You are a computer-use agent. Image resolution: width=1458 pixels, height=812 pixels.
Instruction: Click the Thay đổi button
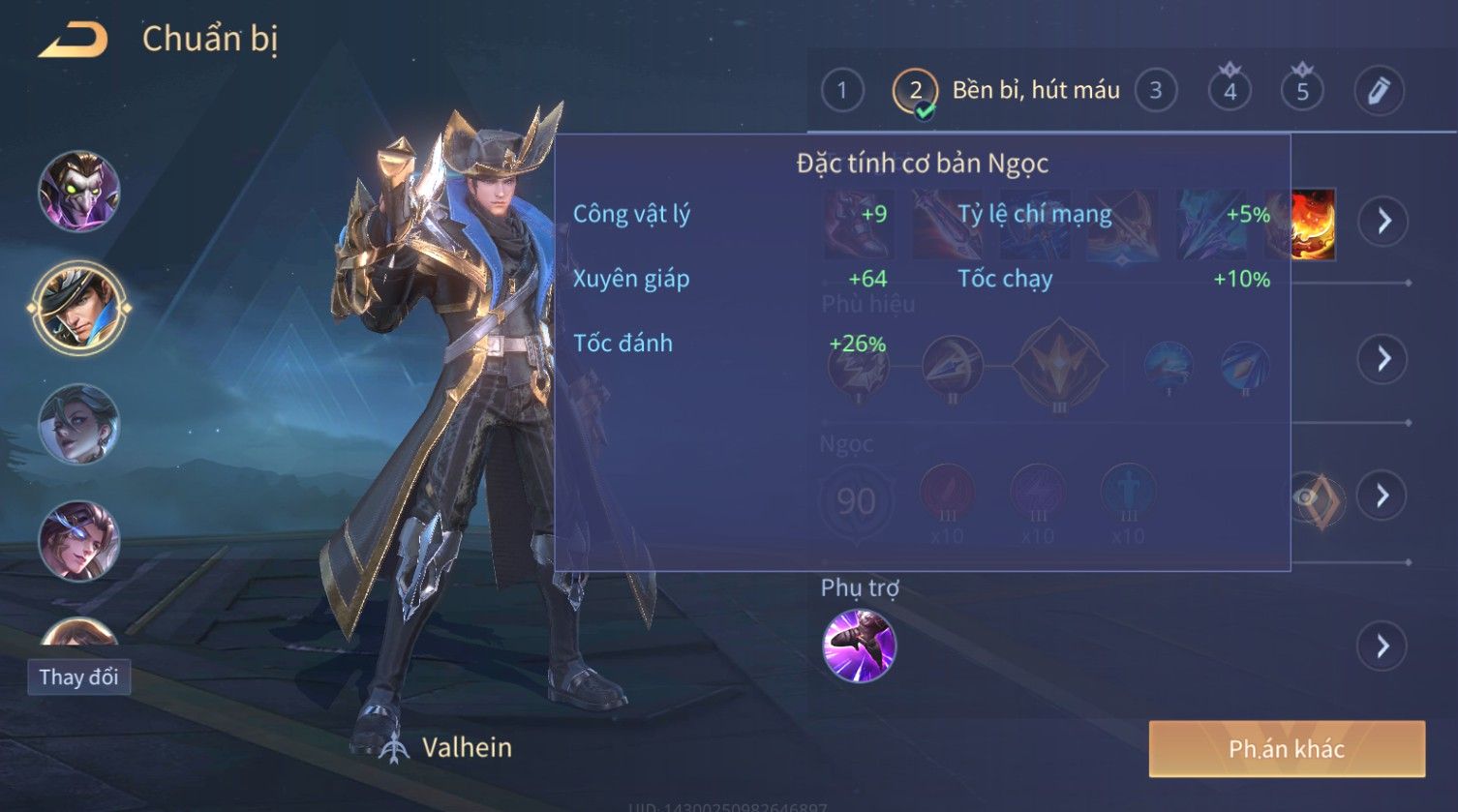tap(78, 677)
